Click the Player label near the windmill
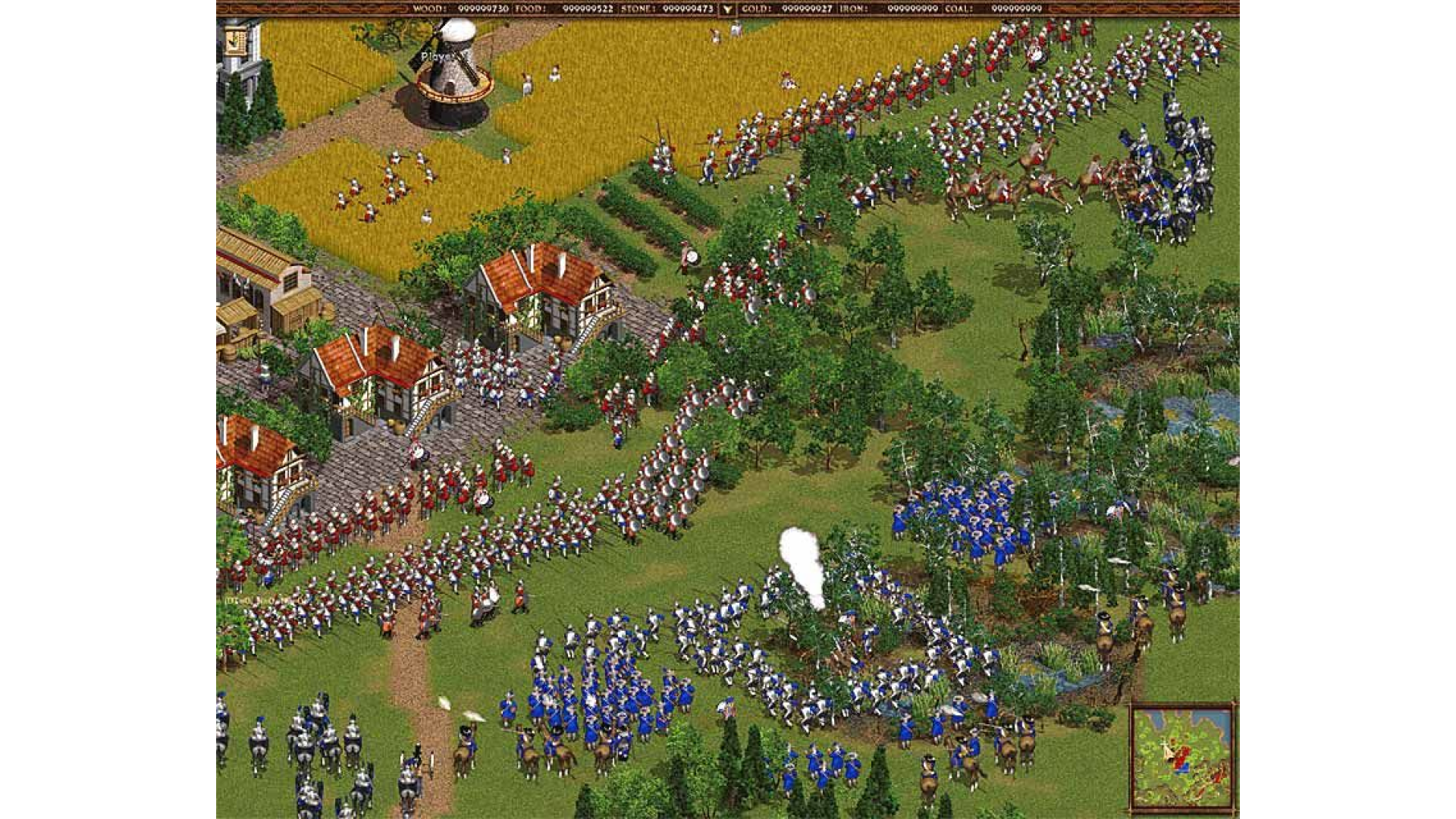This screenshot has height=819, width=1456. click(438, 57)
